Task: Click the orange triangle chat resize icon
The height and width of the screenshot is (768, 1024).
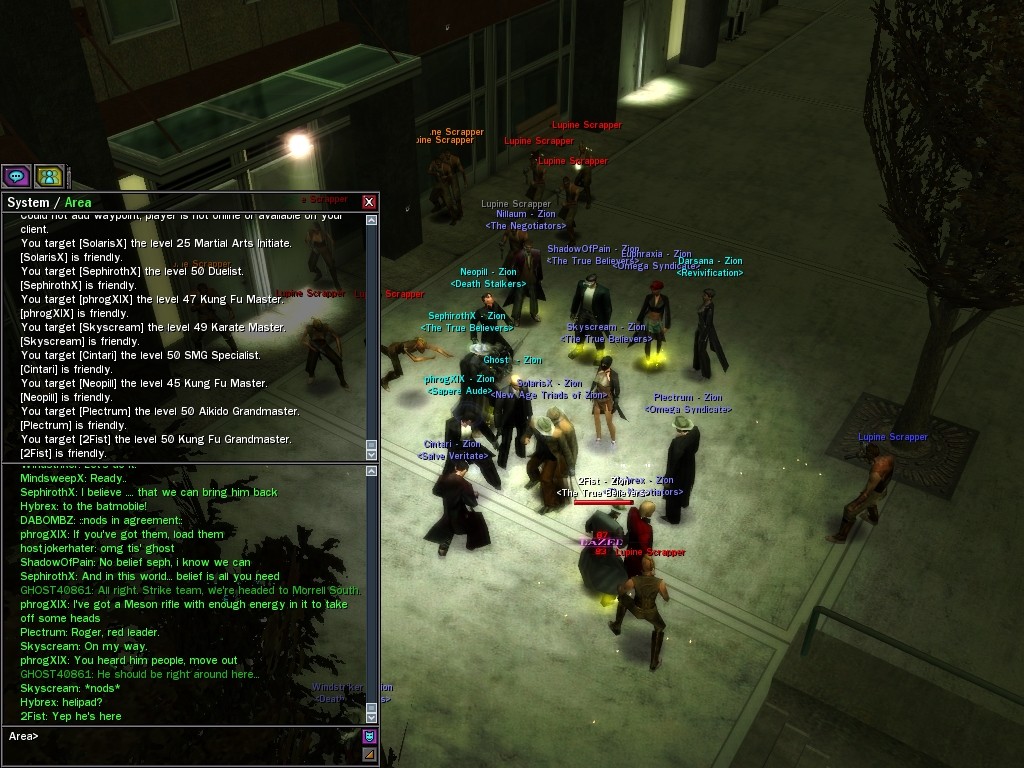Action: tap(369, 754)
